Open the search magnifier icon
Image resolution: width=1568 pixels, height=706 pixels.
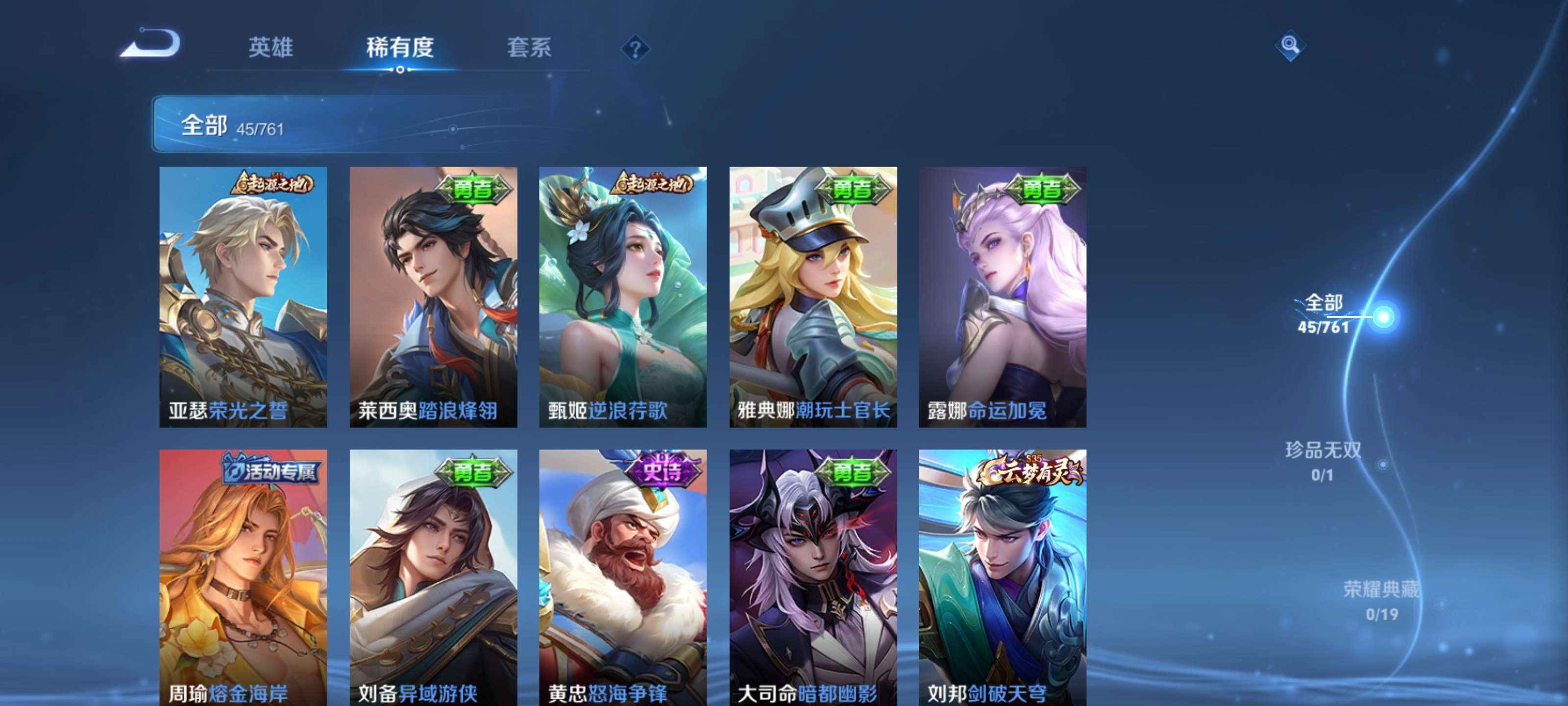point(1292,46)
